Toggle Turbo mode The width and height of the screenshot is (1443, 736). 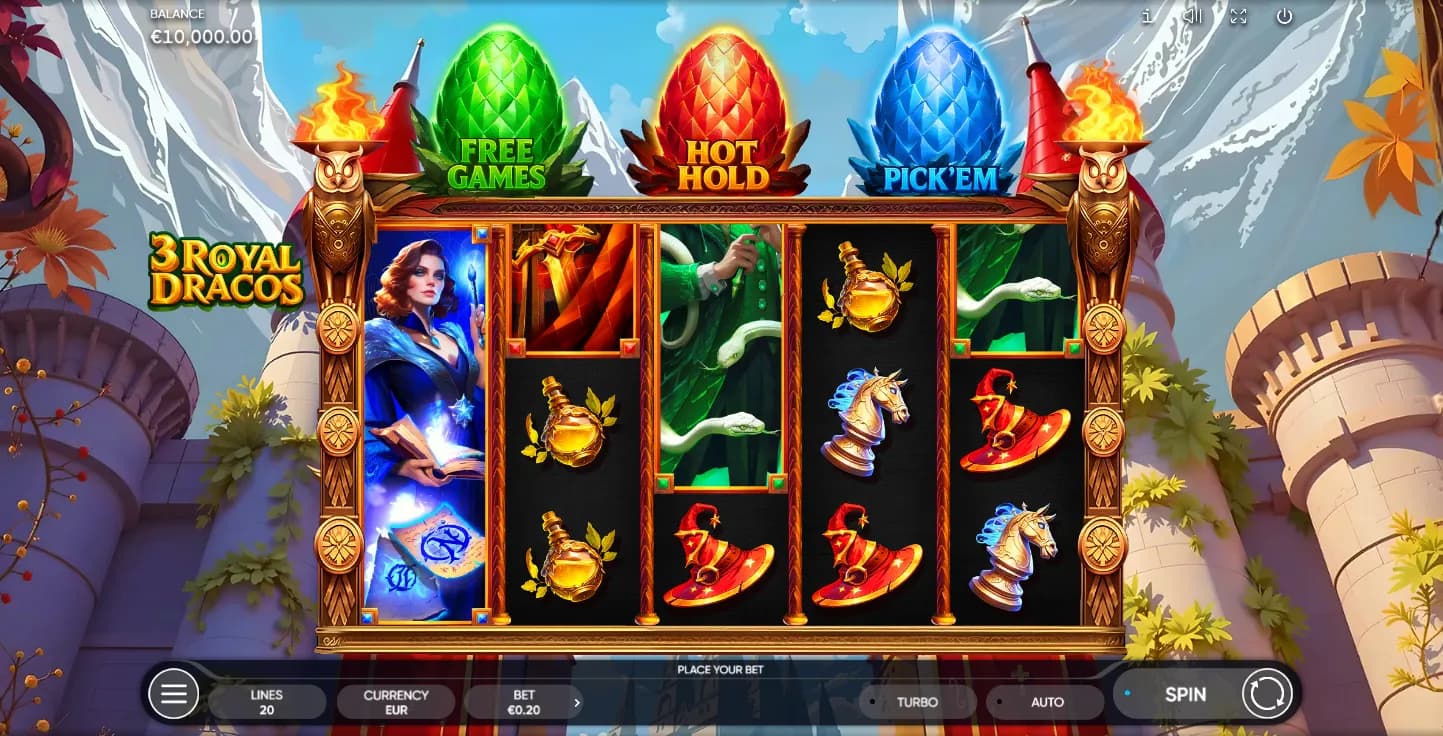tap(917, 702)
